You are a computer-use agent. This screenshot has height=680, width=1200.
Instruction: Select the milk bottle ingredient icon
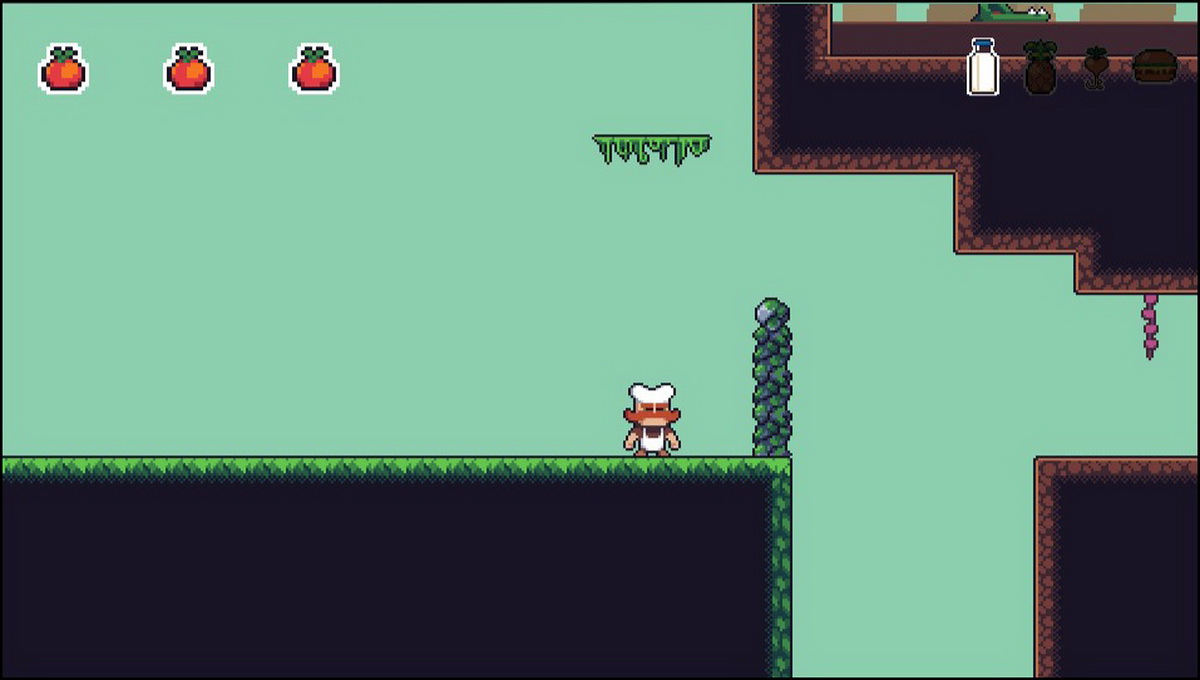pyautogui.click(x=983, y=67)
